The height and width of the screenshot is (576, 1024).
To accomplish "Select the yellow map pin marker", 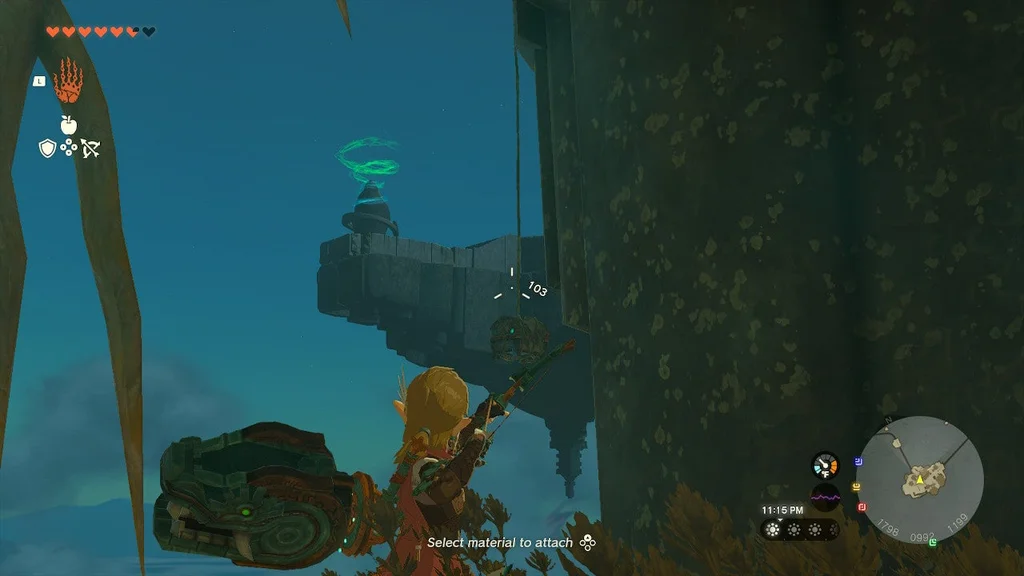I will point(857,486).
